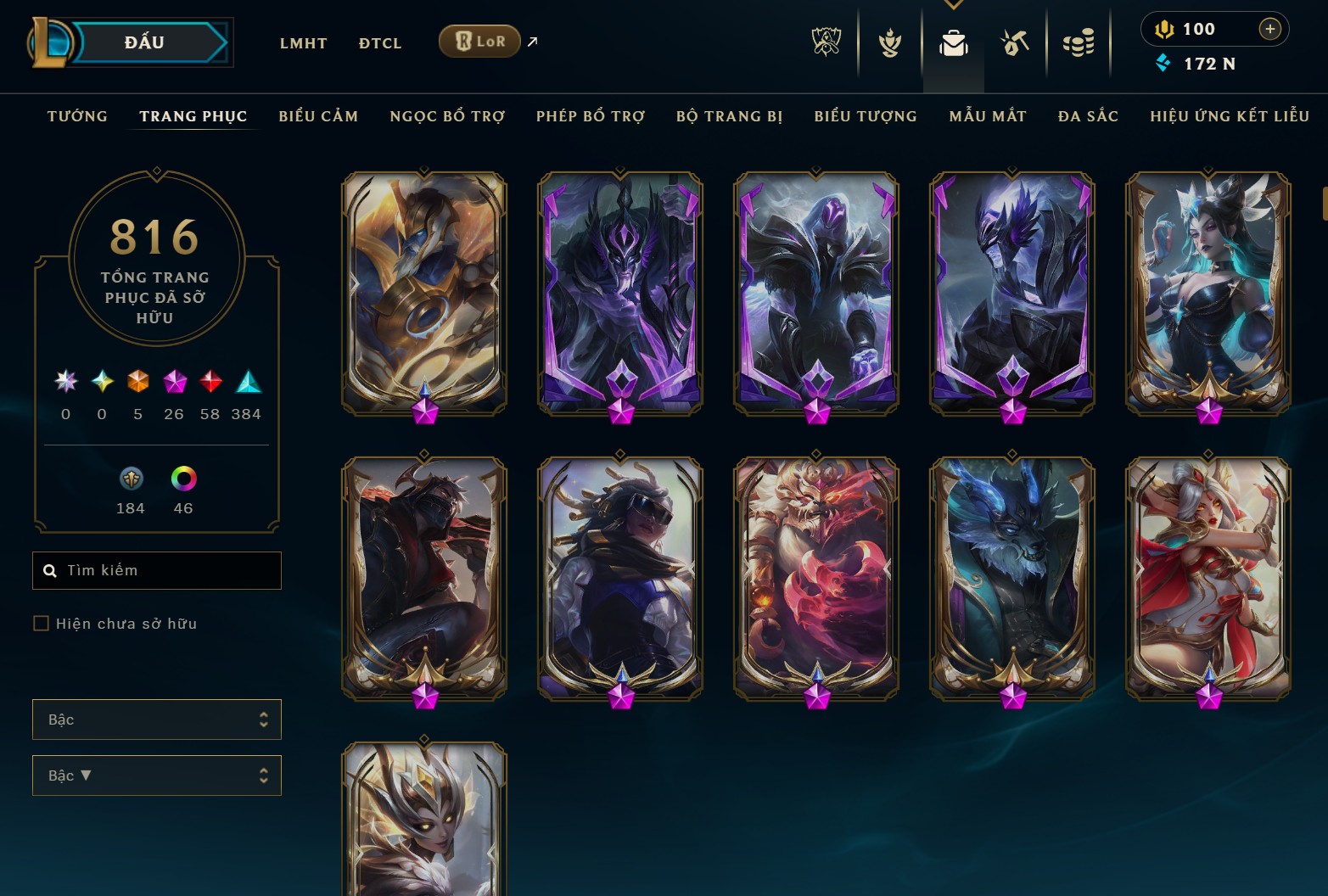Click the blue essence icon beside 172 N
1328x896 pixels.
pos(1164,63)
